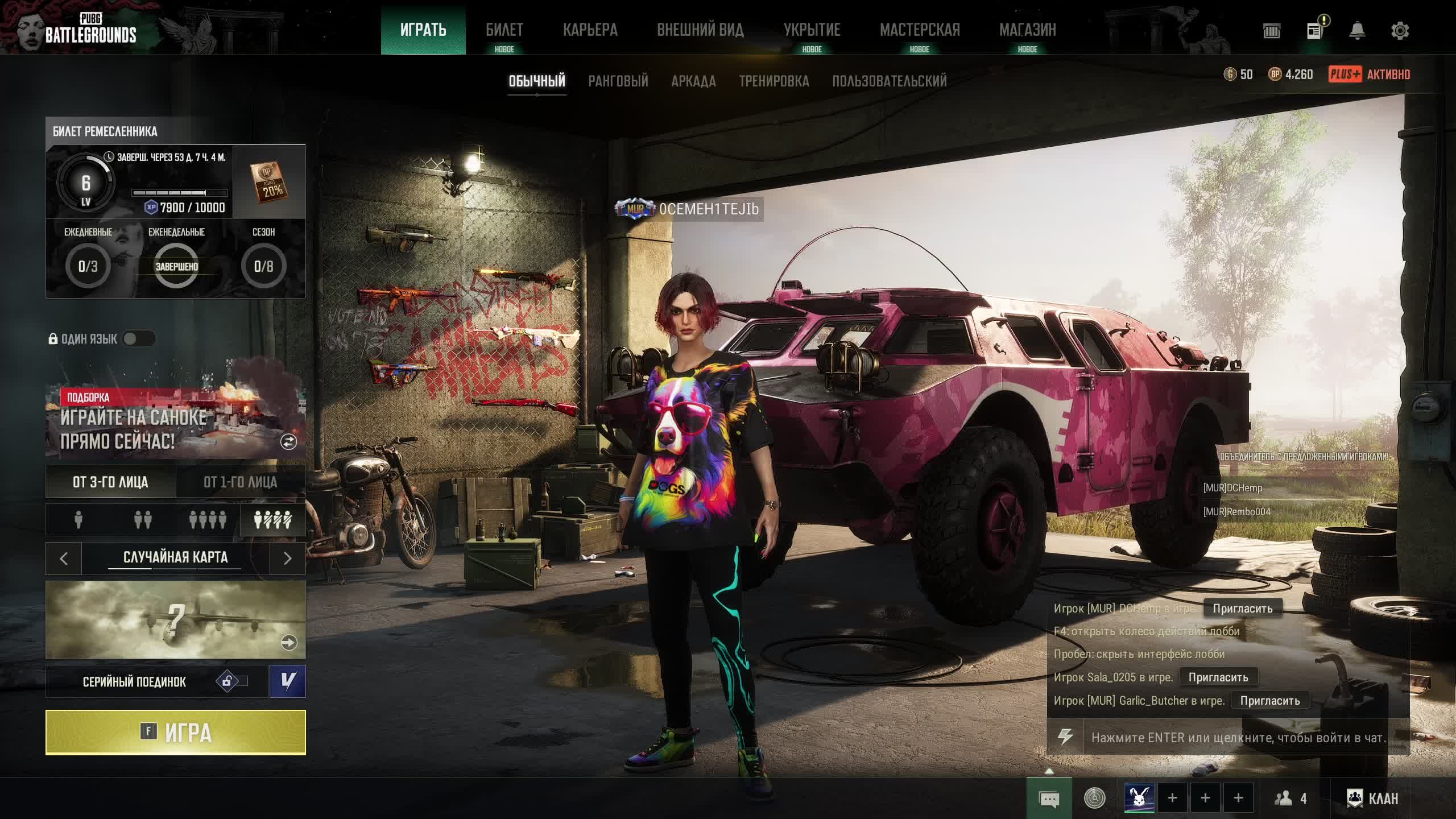Open the settings gear icon
The width and height of the screenshot is (1456, 819).
pos(1400,31)
